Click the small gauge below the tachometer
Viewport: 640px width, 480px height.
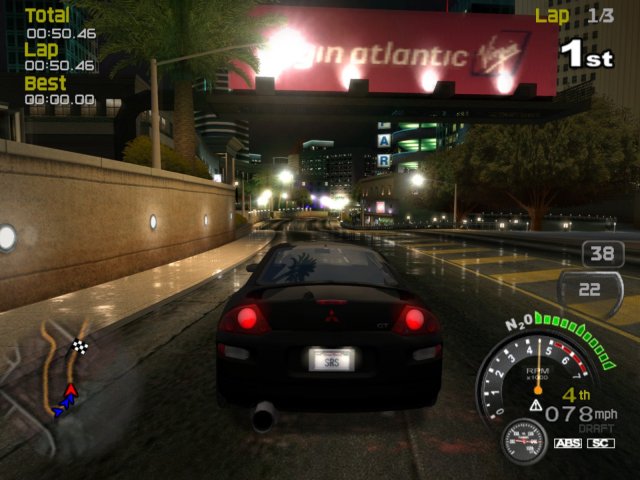pos(522,440)
